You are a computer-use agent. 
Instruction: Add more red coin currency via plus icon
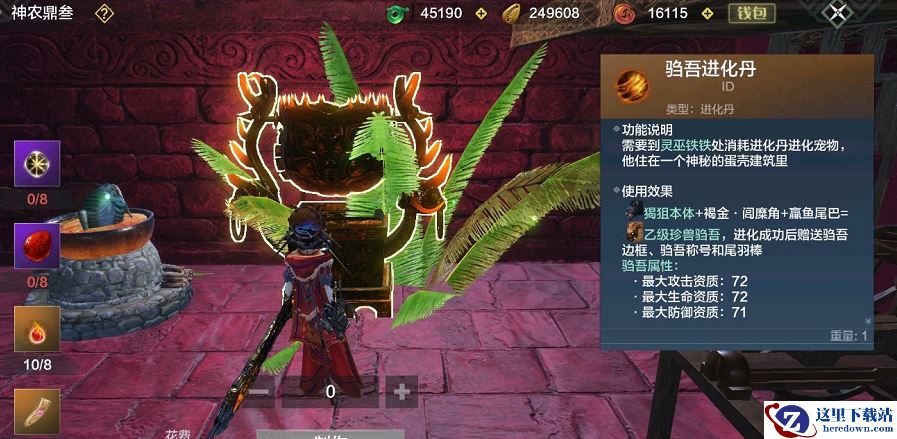point(706,13)
